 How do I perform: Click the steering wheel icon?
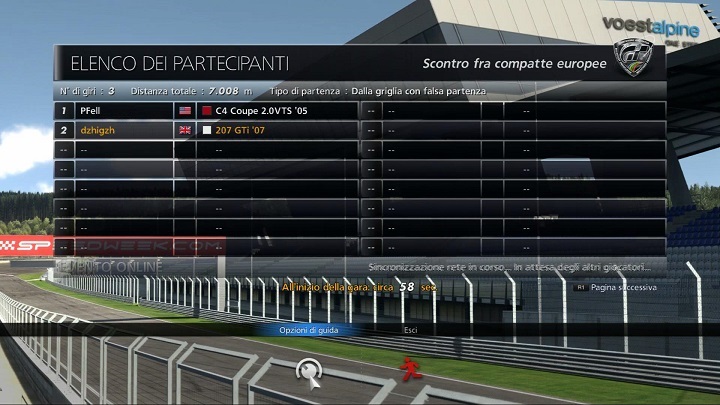point(310,372)
